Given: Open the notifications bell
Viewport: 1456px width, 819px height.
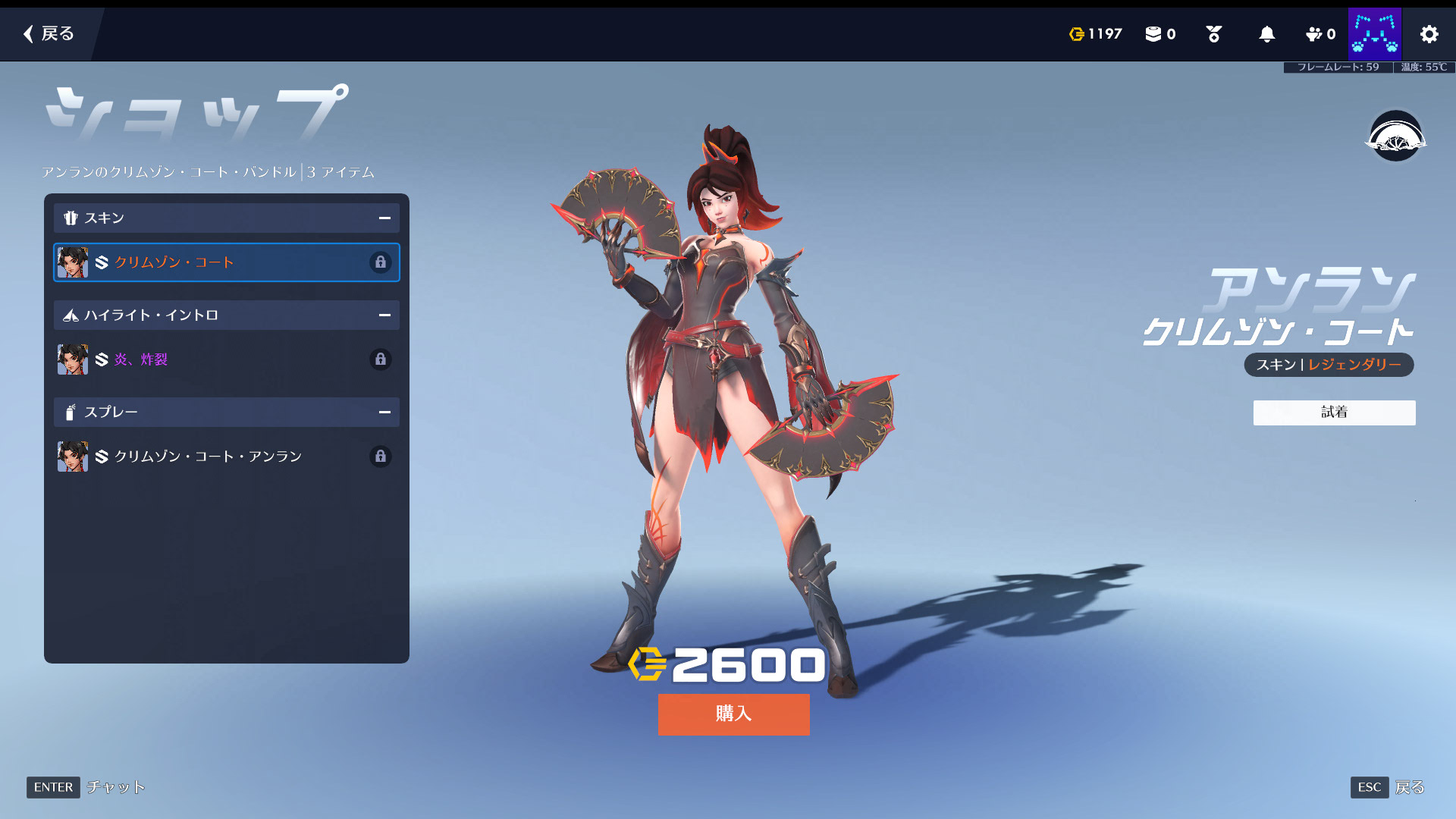Looking at the screenshot, I should click(x=1266, y=34).
